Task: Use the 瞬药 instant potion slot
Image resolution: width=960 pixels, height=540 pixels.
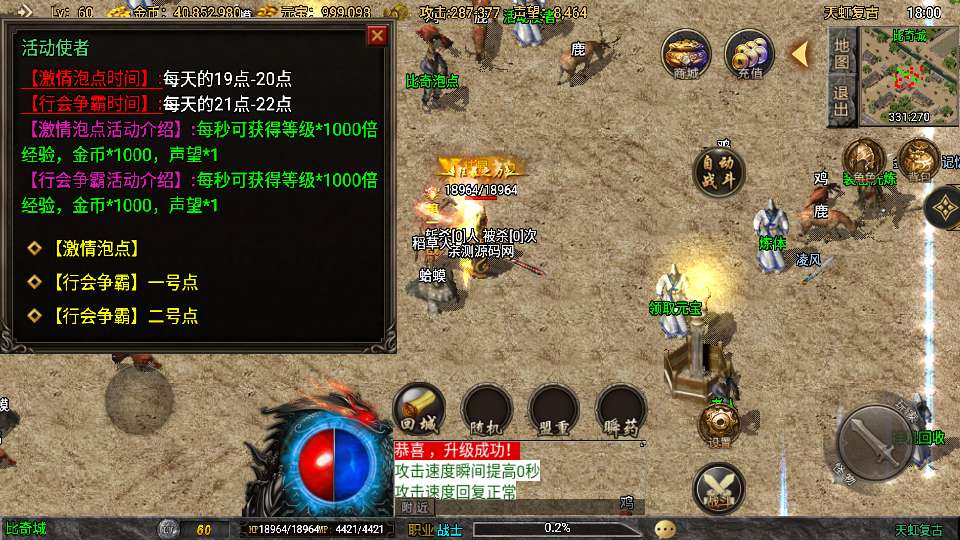Action: [x=621, y=409]
